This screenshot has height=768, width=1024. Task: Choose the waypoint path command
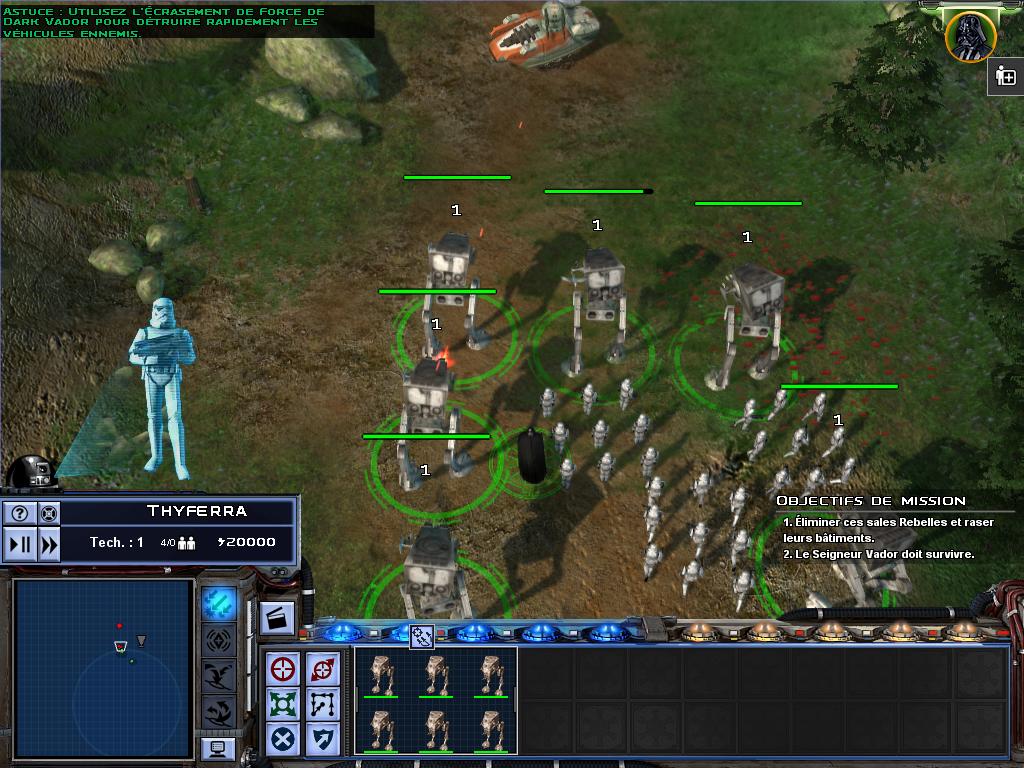click(x=323, y=704)
